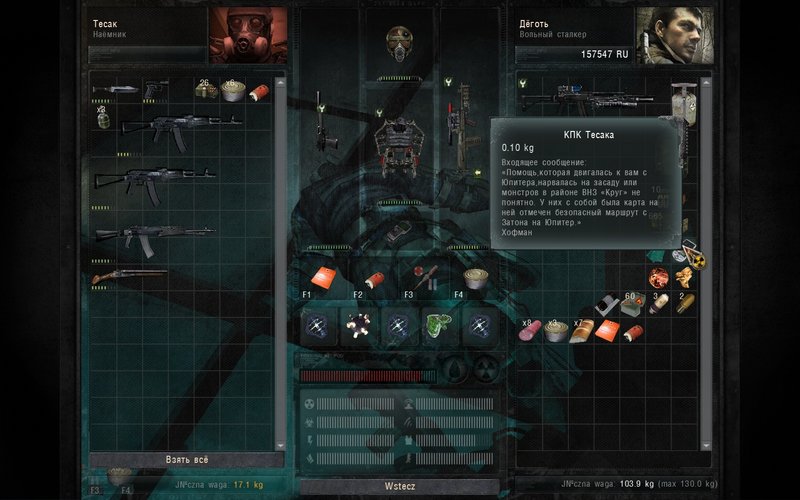Select the F1 quick slot item
This screenshot has width=800, height=500.
322,276
